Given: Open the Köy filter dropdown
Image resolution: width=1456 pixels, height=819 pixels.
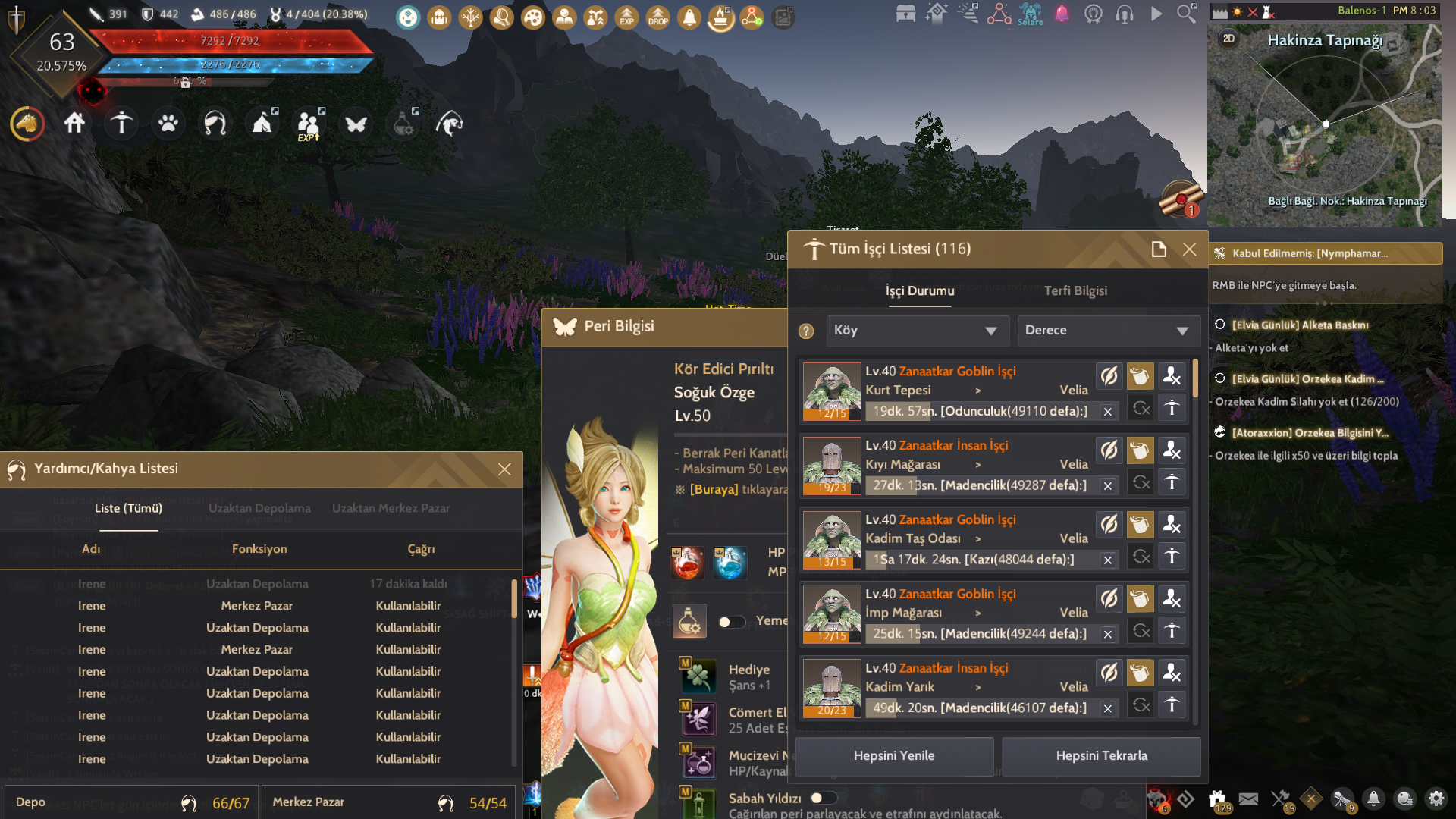Looking at the screenshot, I should pos(917,331).
